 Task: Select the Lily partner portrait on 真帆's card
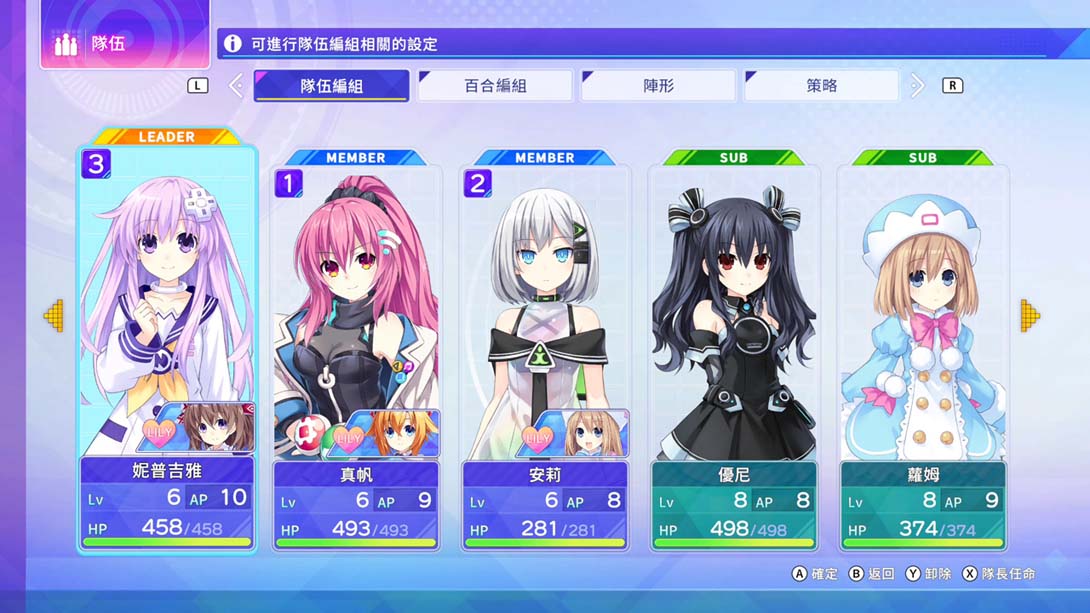[x=390, y=434]
